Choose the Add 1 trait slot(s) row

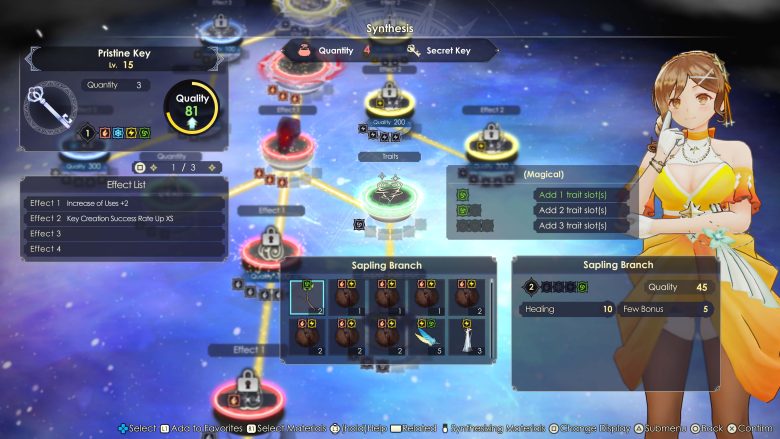coord(570,194)
